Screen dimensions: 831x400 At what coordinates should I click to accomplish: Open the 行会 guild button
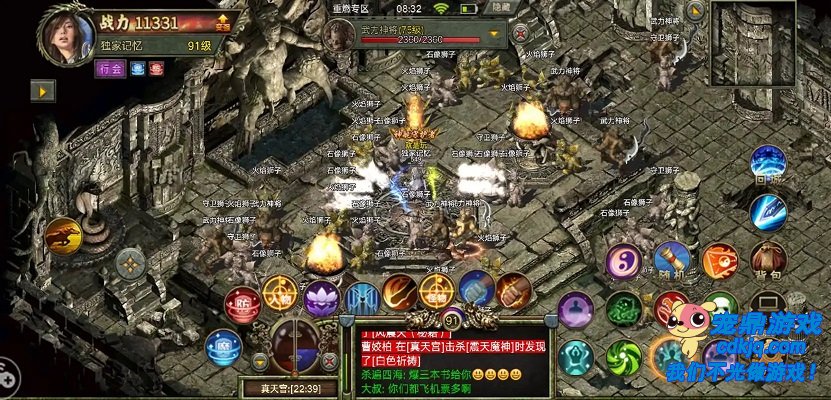(x=110, y=69)
